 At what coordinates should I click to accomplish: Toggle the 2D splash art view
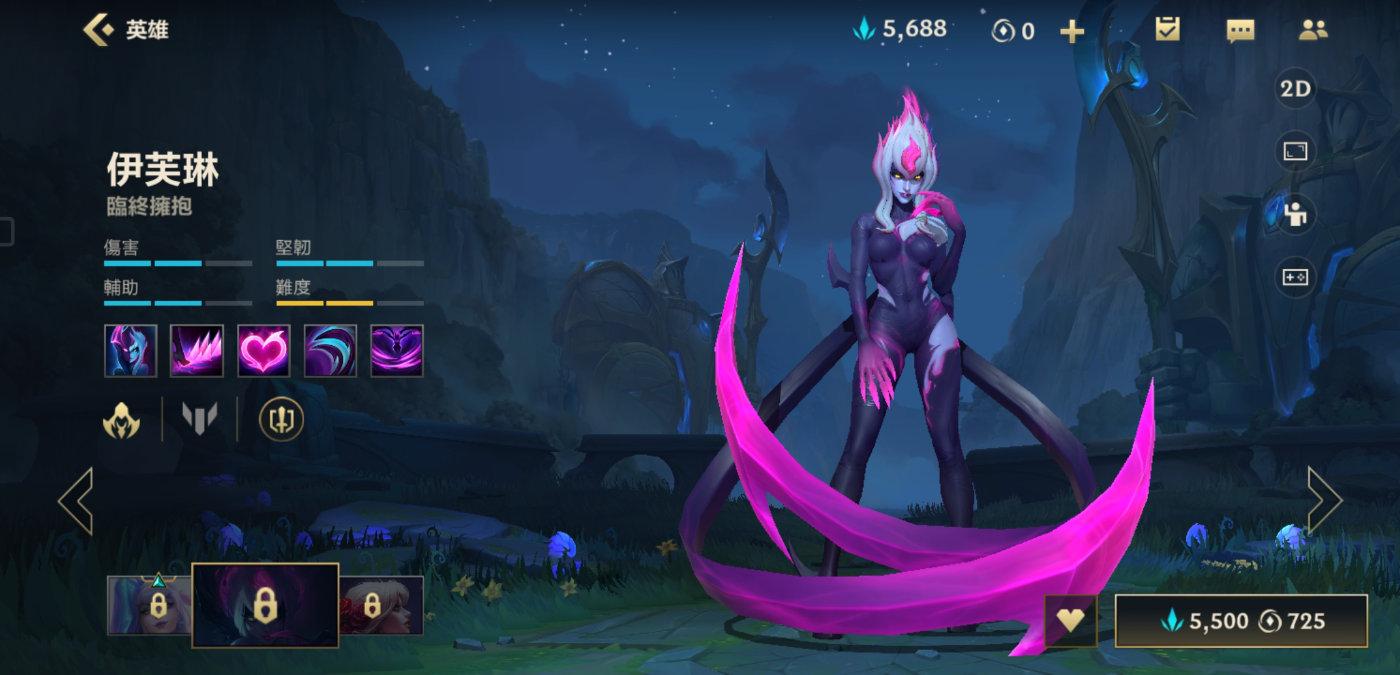click(x=1295, y=89)
